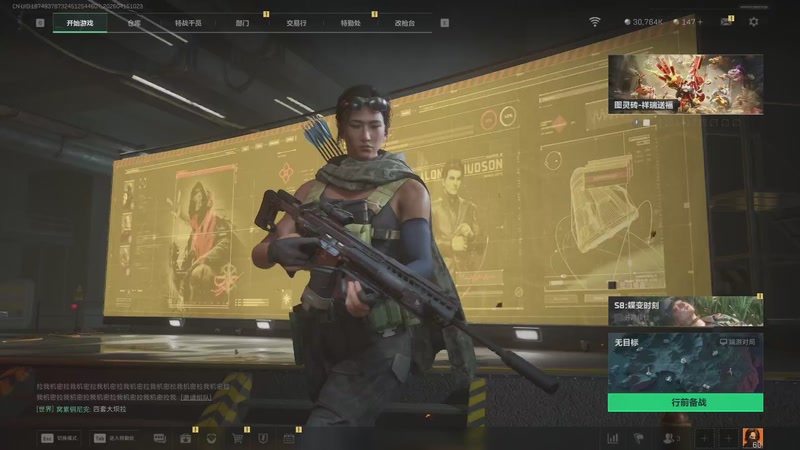Switch to the 仓库 tab
The image size is (800, 450).
(134, 22)
